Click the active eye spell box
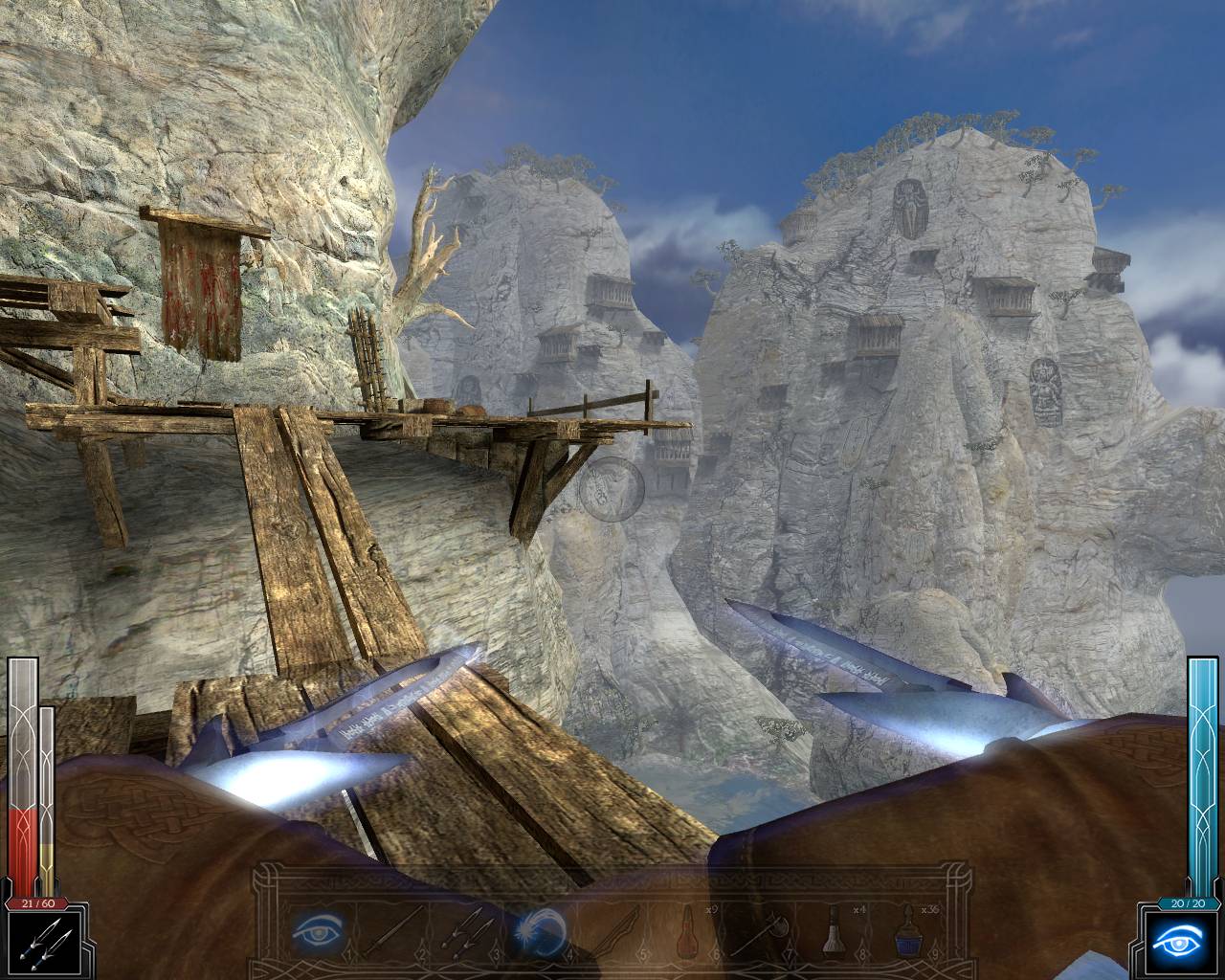The width and height of the screenshot is (1225, 980). 1181,942
